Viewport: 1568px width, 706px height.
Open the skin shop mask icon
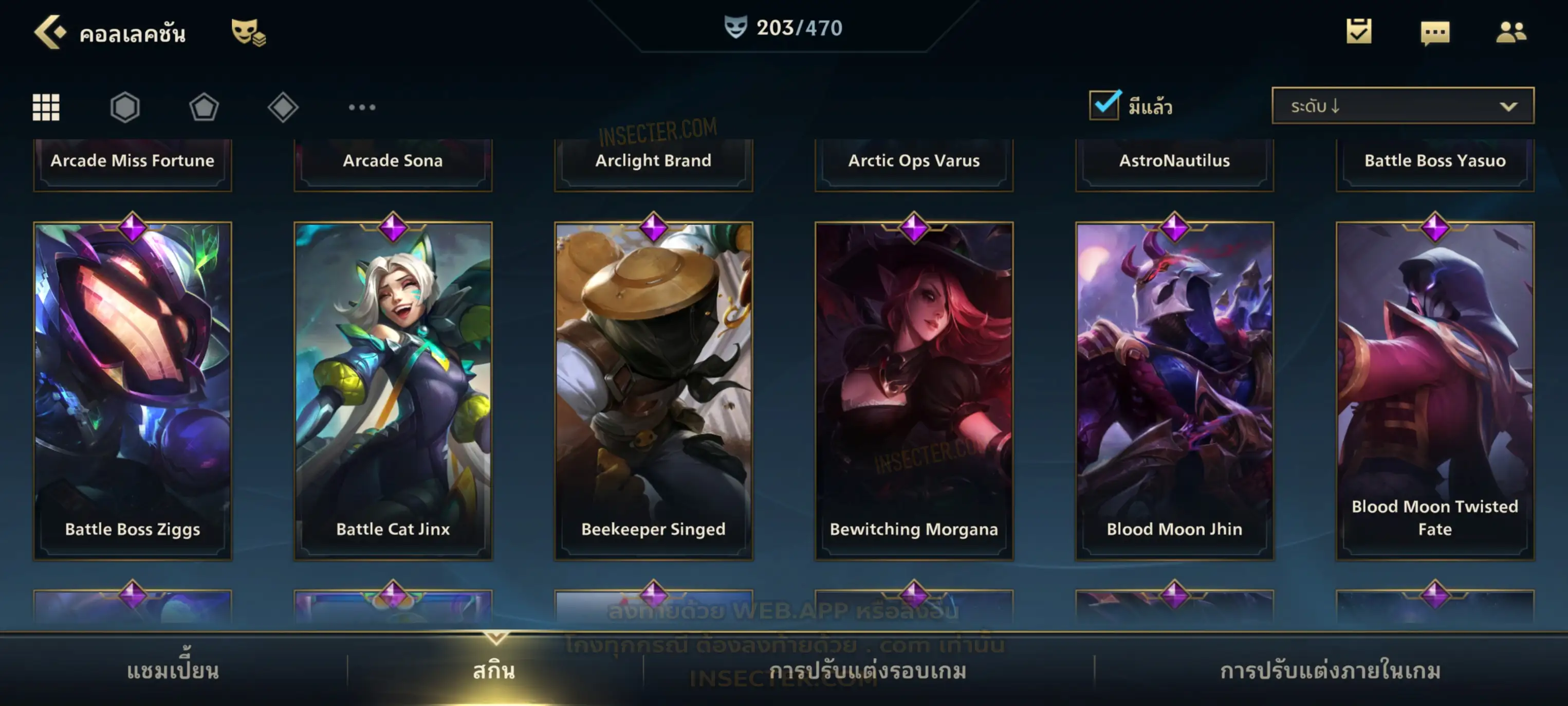click(x=247, y=32)
